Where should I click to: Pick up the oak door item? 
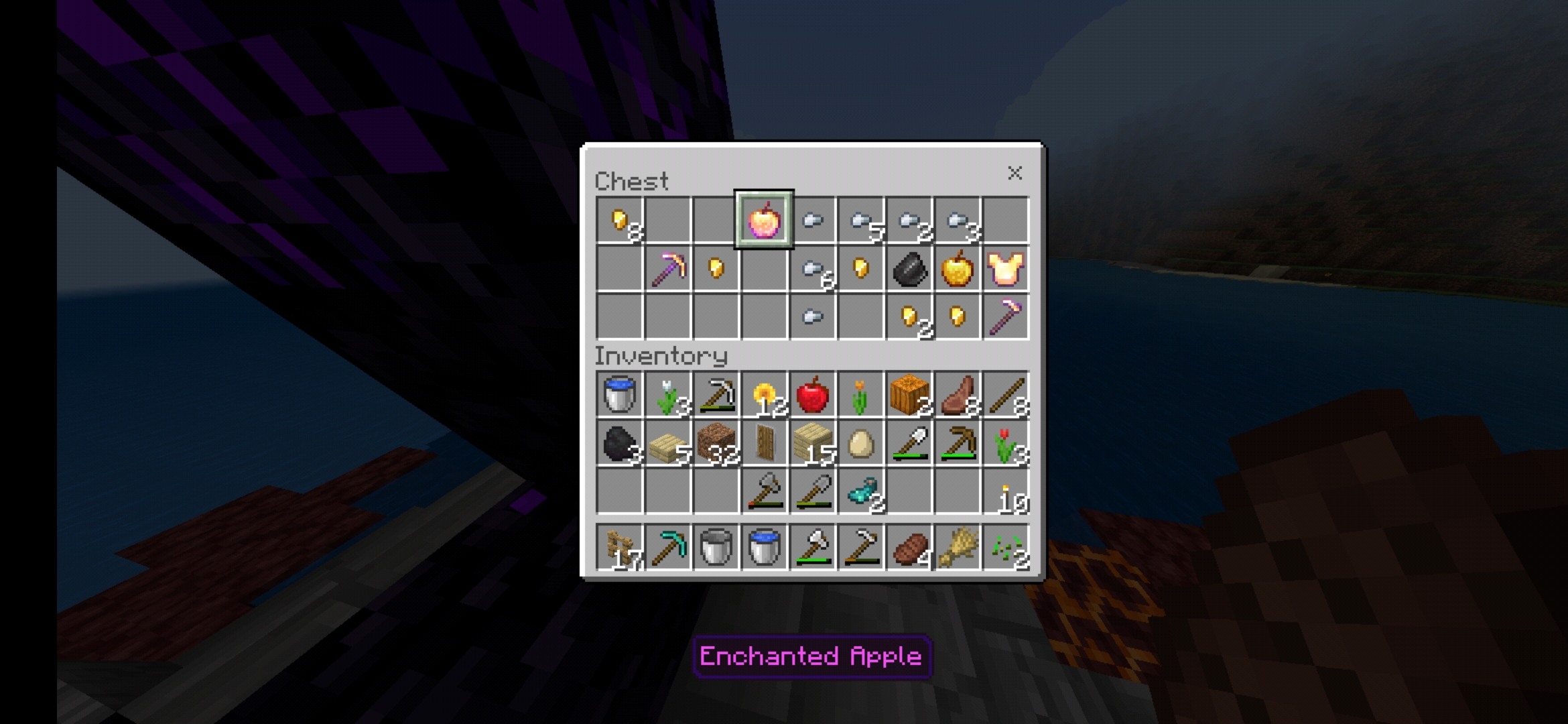[x=764, y=442]
